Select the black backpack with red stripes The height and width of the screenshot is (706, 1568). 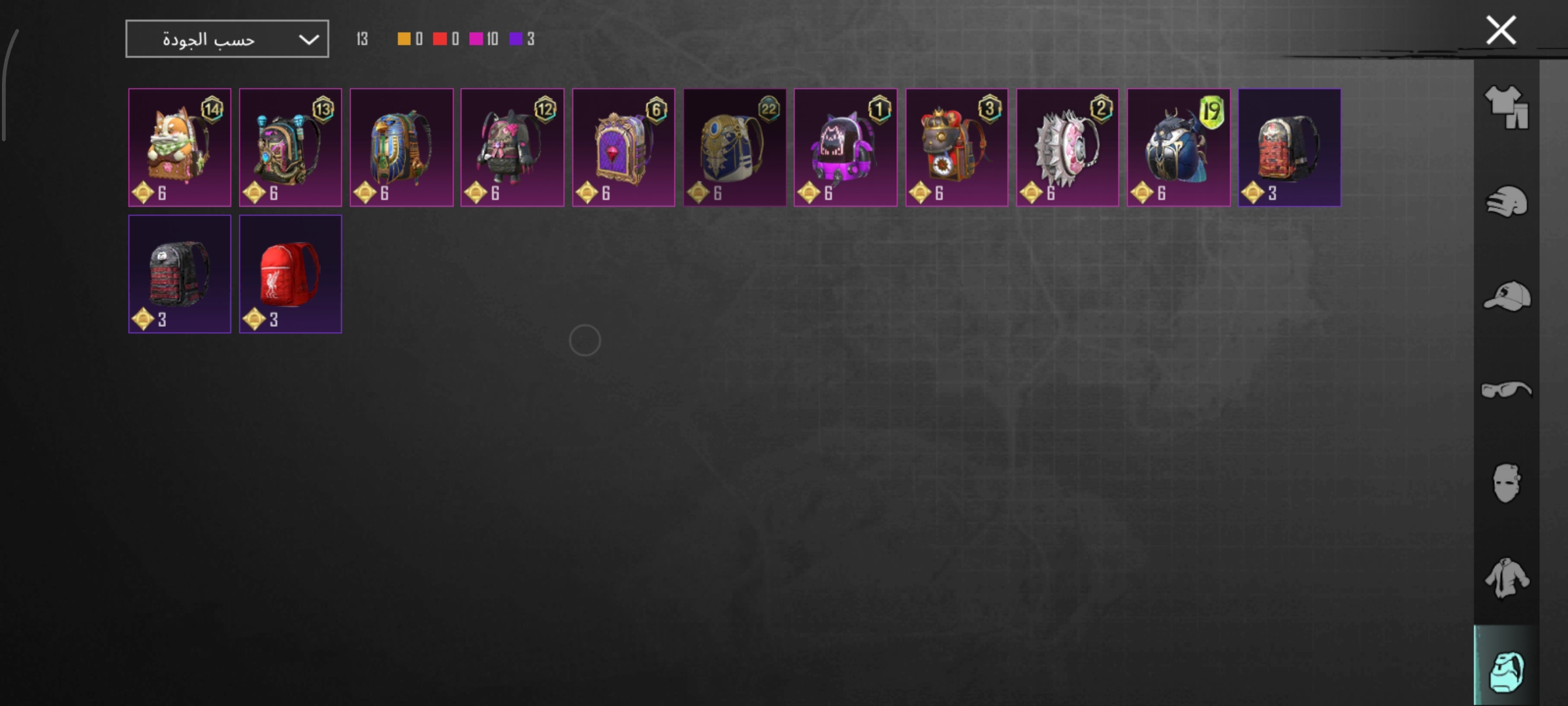click(180, 275)
